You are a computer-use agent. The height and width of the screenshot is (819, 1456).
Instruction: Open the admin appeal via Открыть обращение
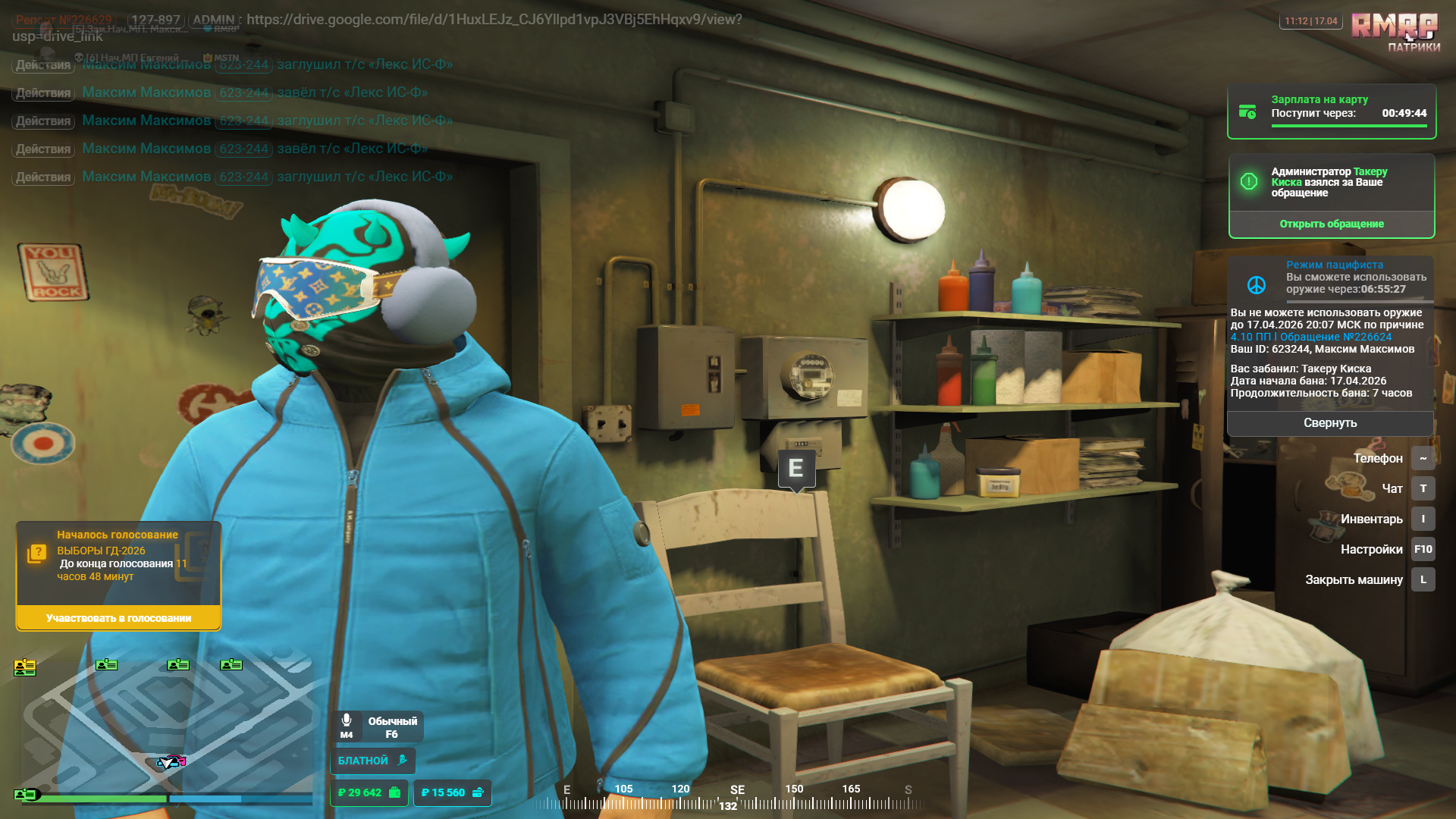pos(1331,224)
